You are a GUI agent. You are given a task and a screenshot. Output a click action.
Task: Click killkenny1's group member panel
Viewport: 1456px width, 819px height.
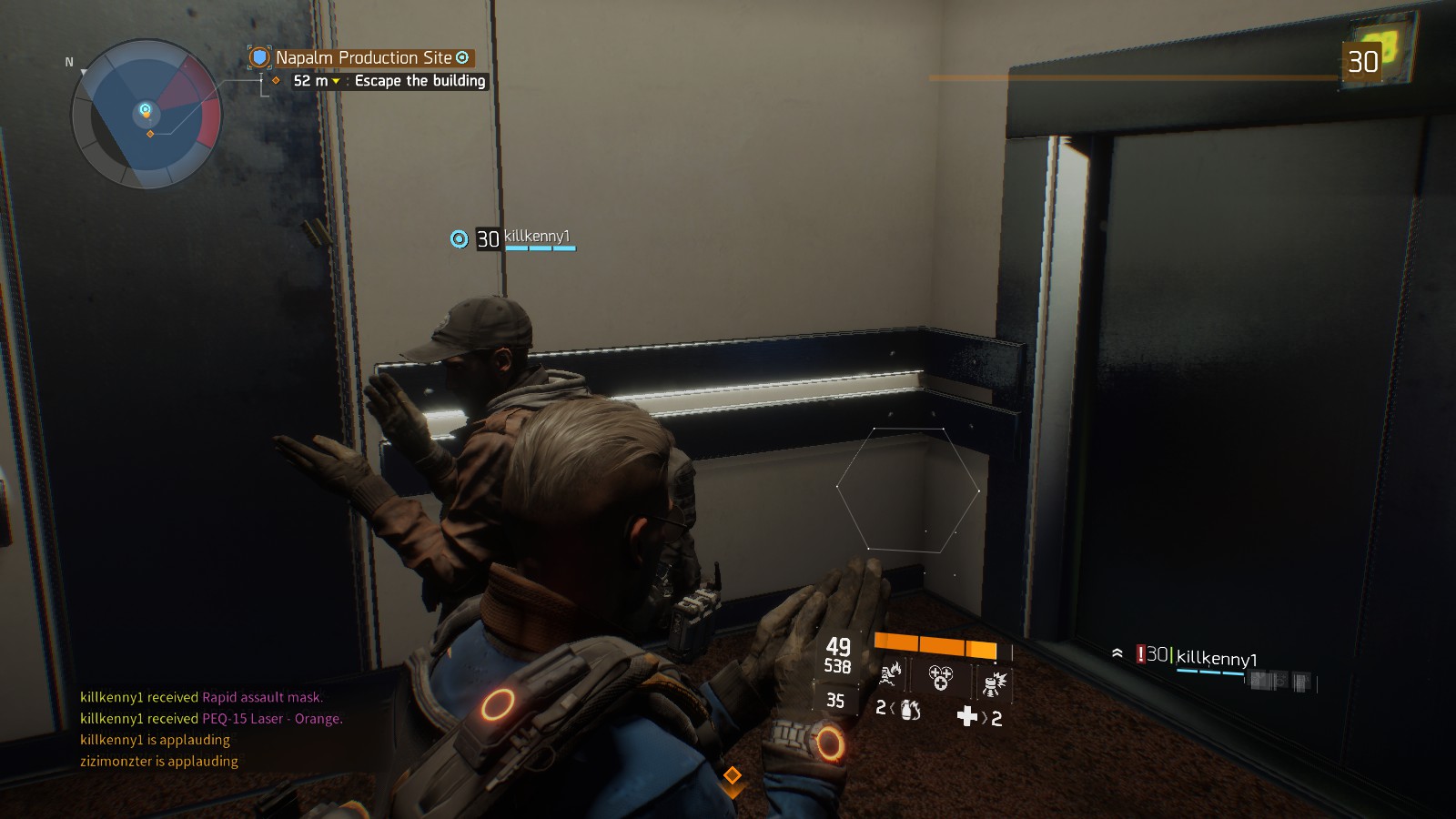point(1215,658)
